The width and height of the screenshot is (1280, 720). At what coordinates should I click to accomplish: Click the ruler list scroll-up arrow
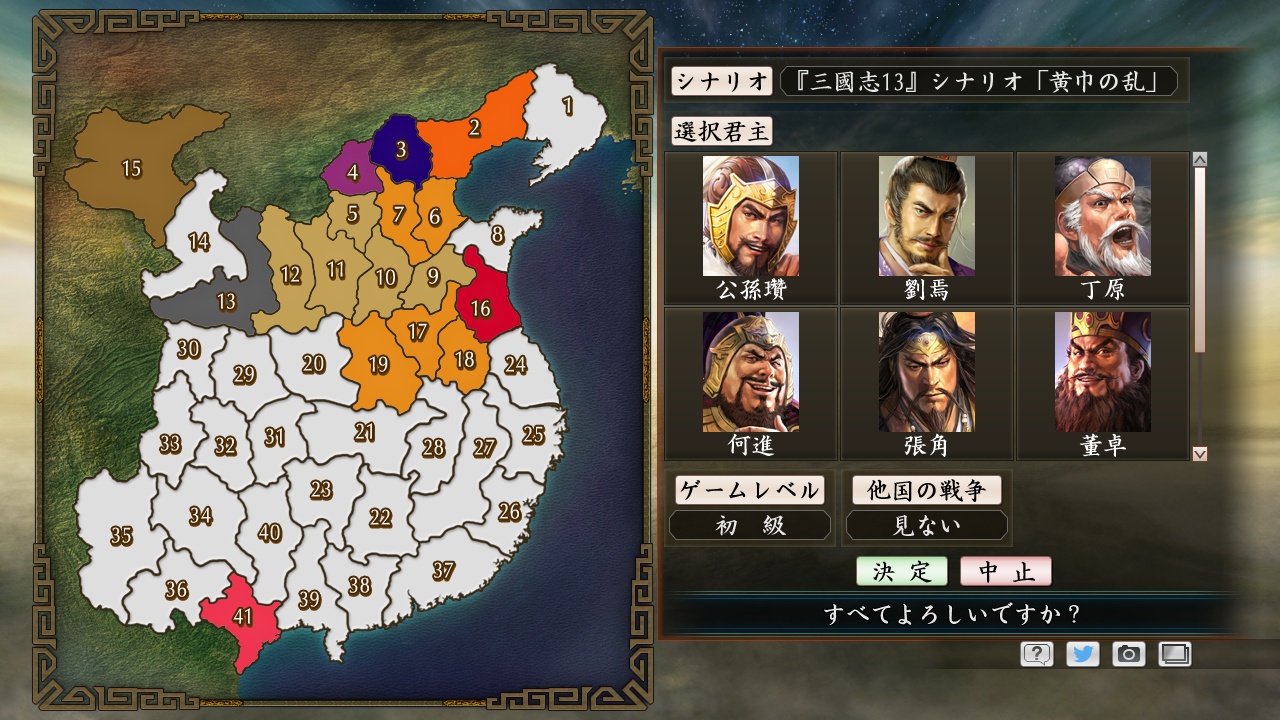tap(1198, 156)
